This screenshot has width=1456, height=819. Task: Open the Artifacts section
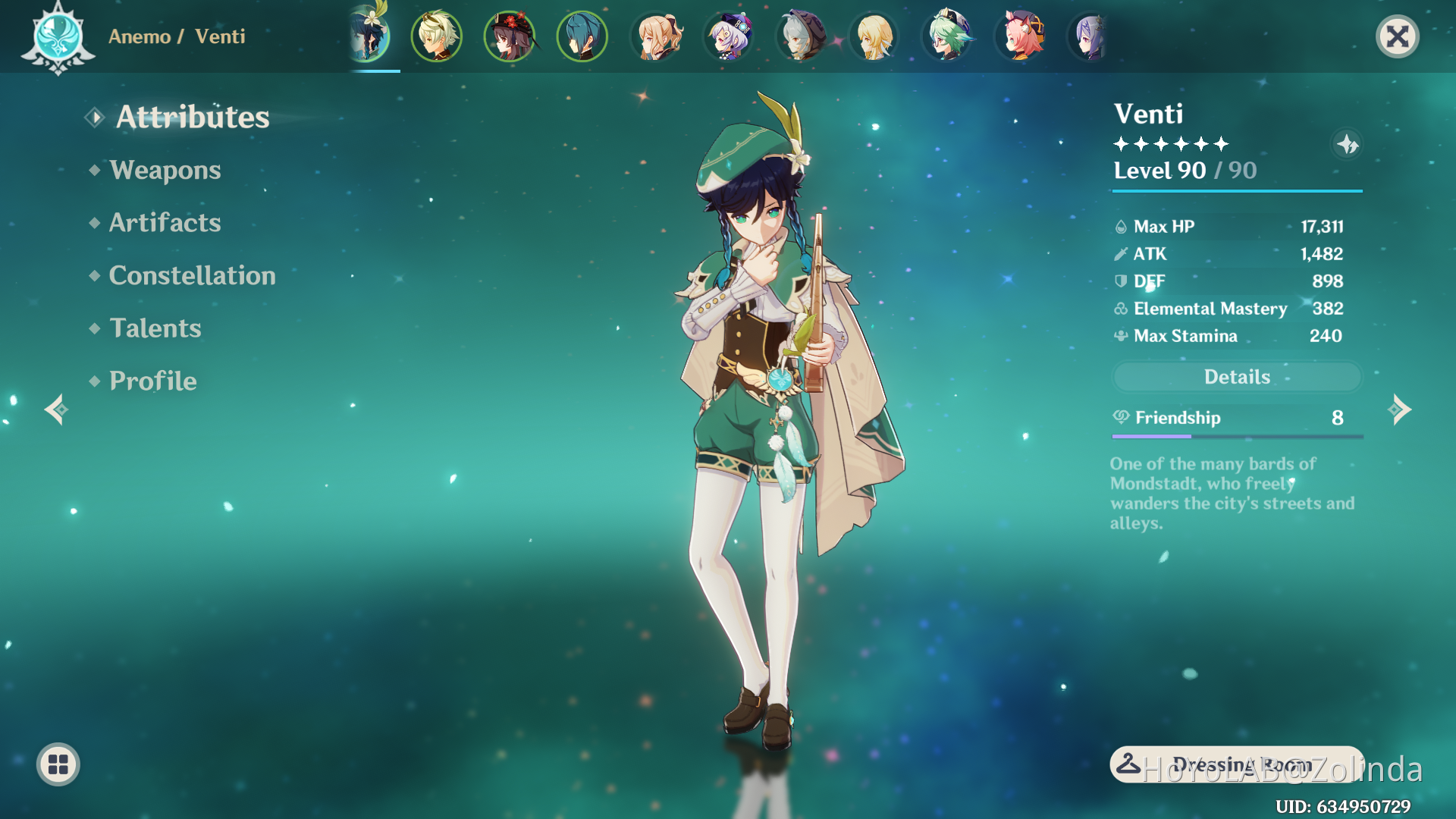pos(165,222)
